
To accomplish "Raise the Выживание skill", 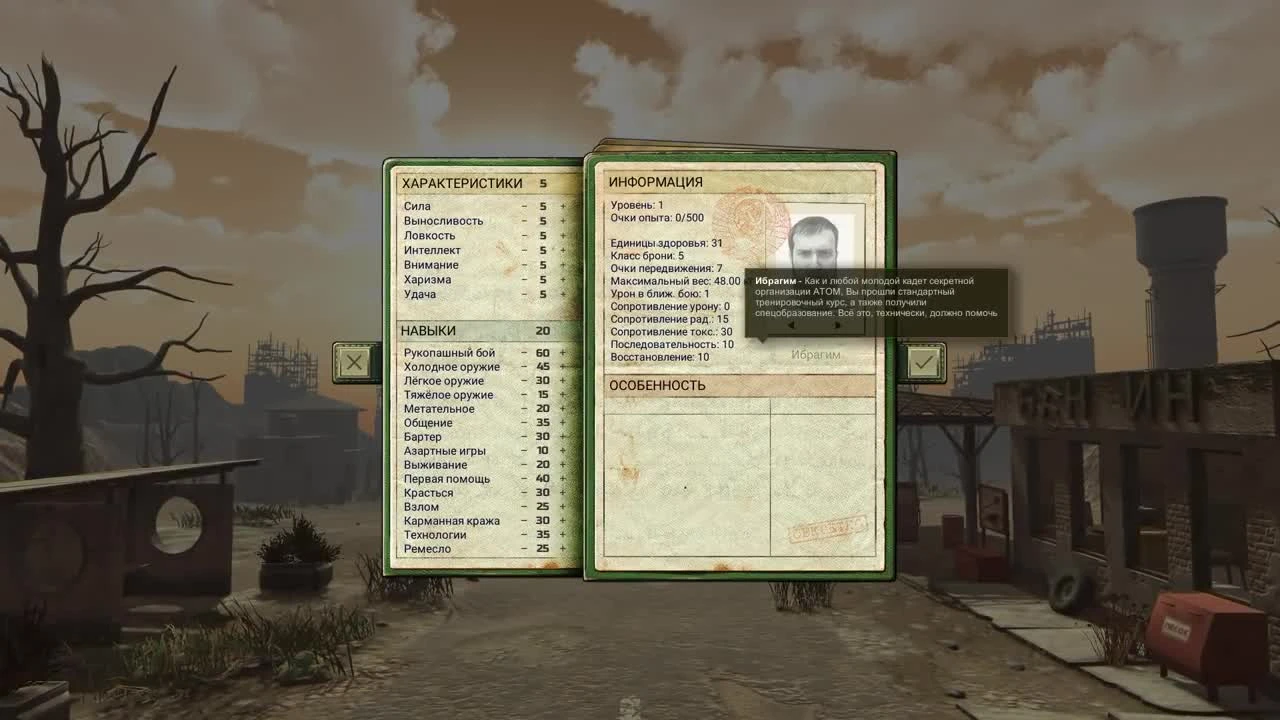I will coord(563,464).
